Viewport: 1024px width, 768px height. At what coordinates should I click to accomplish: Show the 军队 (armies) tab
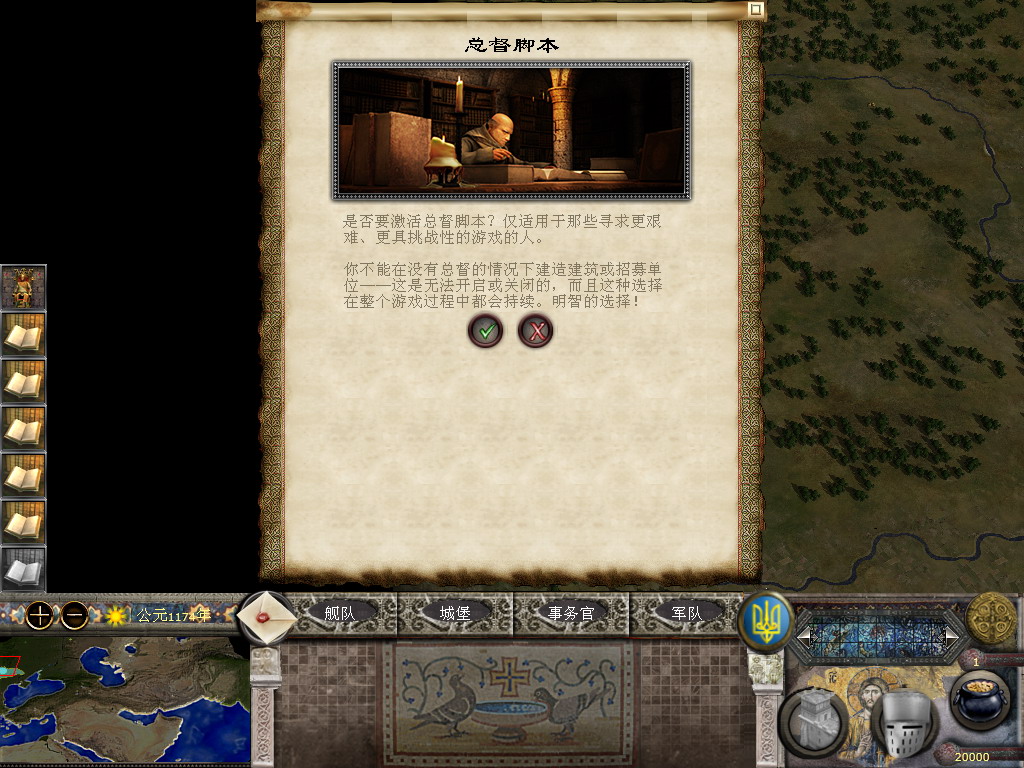pos(686,613)
